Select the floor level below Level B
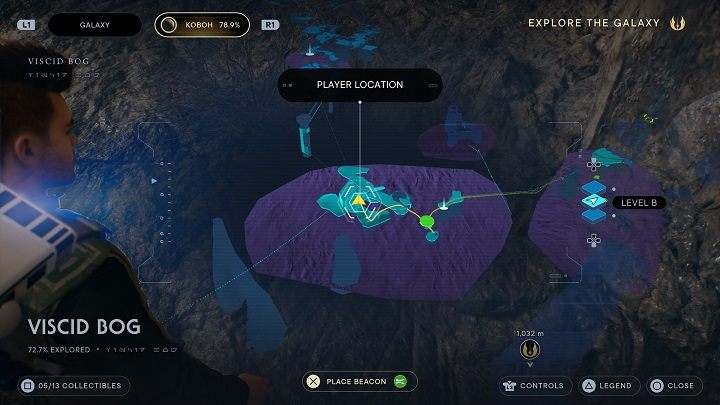This screenshot has height=405, width=720. point(594,218)
